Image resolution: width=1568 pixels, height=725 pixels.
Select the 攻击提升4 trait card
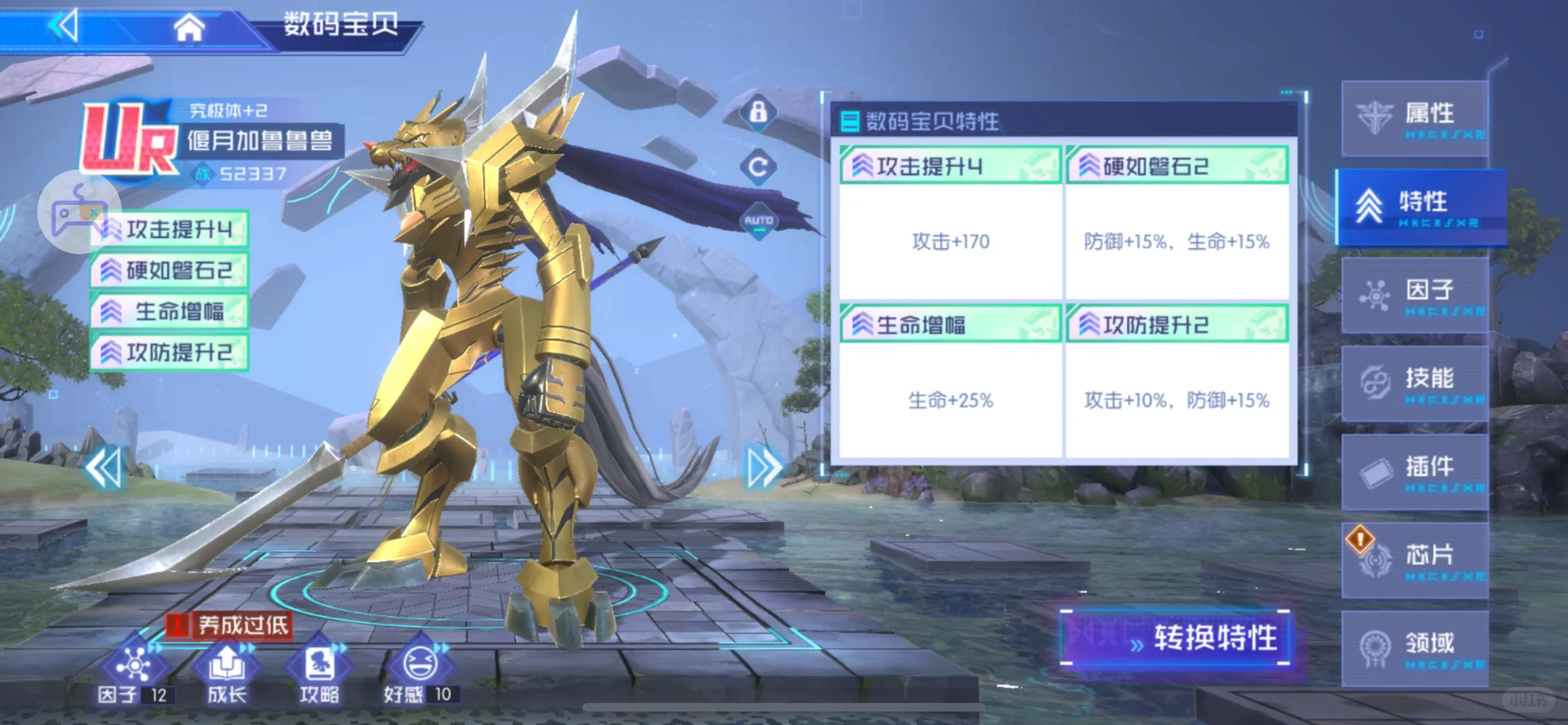click(x=950, y=222)
